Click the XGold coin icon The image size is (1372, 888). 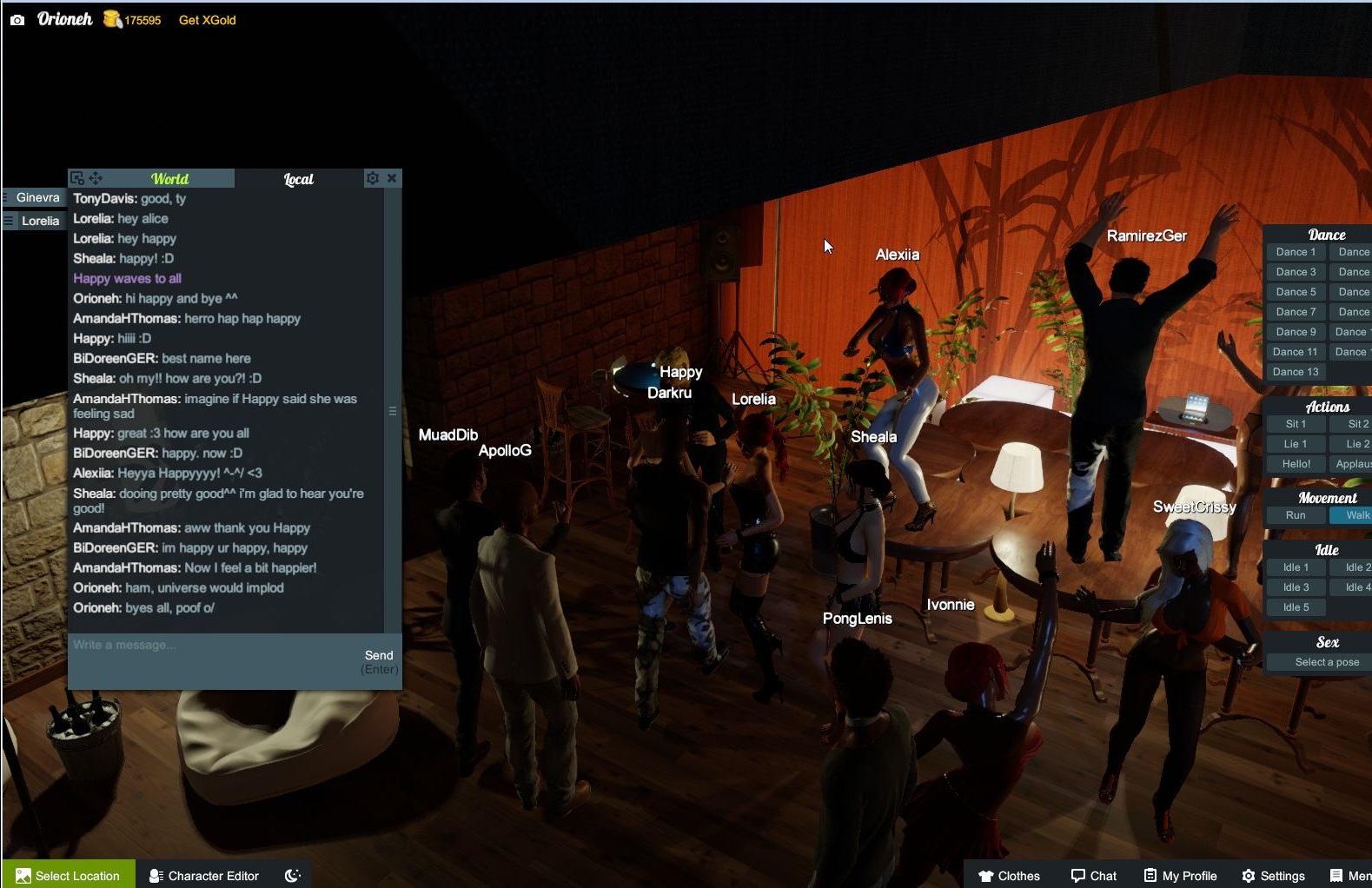[x=111, y=18]
